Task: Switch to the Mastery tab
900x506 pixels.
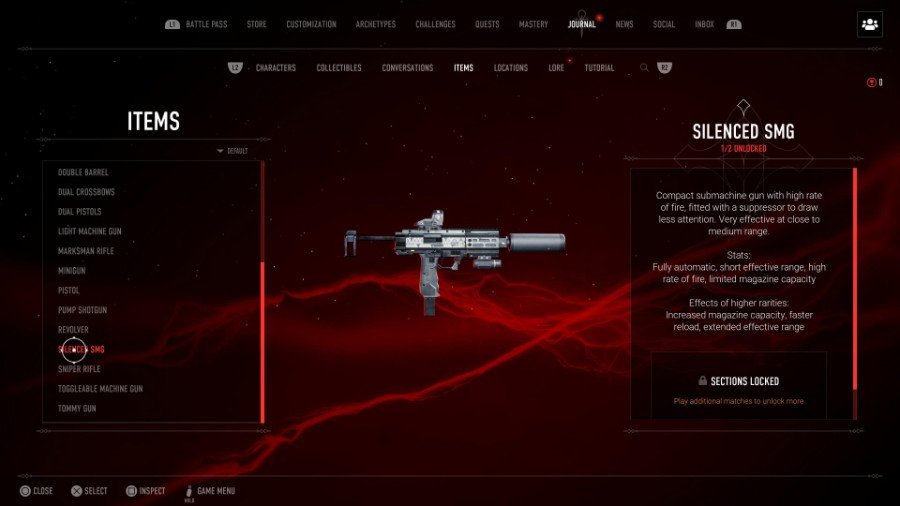Action: pyautogui.click(x=533, y=24)
